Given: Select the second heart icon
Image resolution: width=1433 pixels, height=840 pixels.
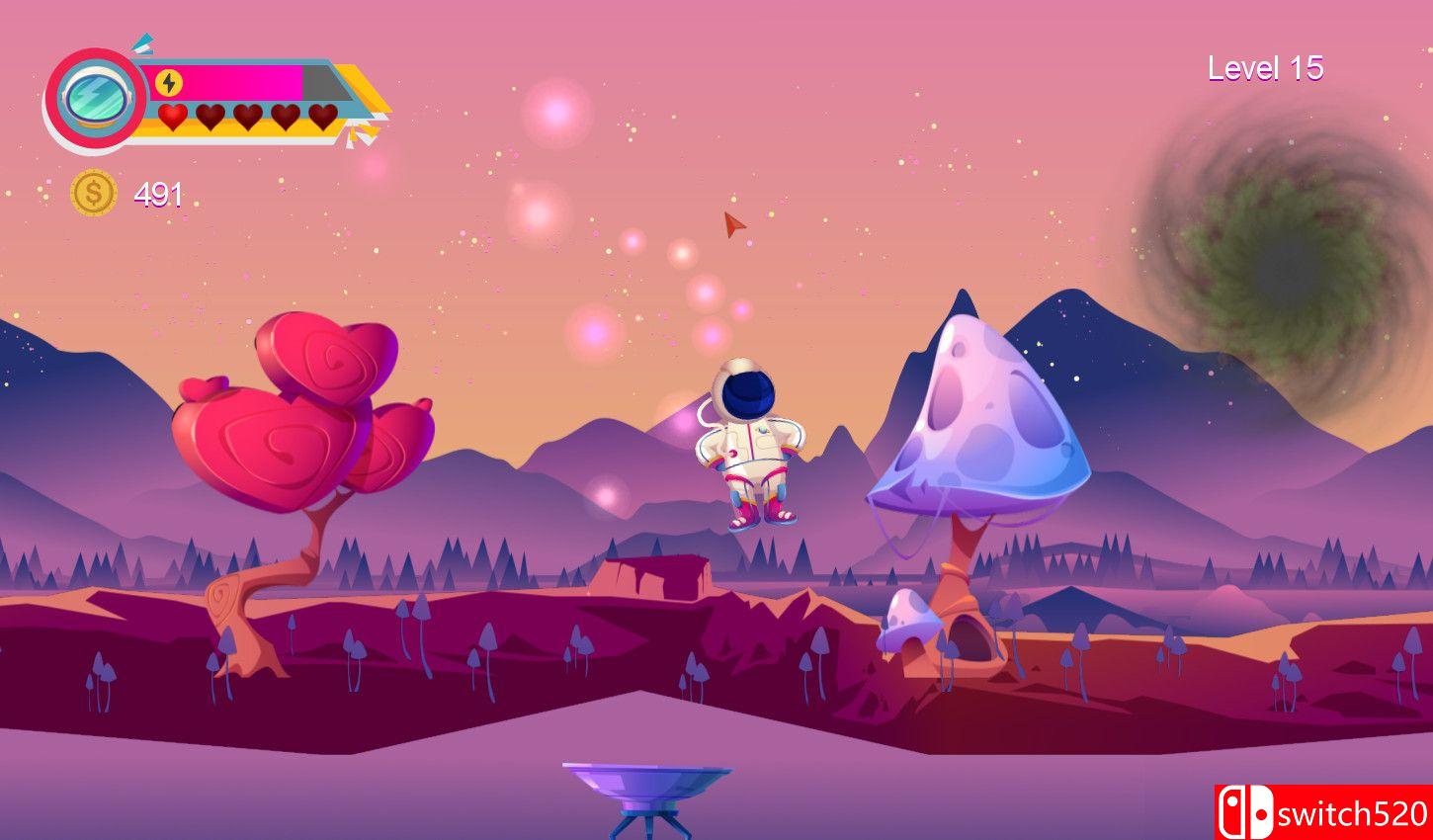Looking at the screenshot, I should coord(208,119).
